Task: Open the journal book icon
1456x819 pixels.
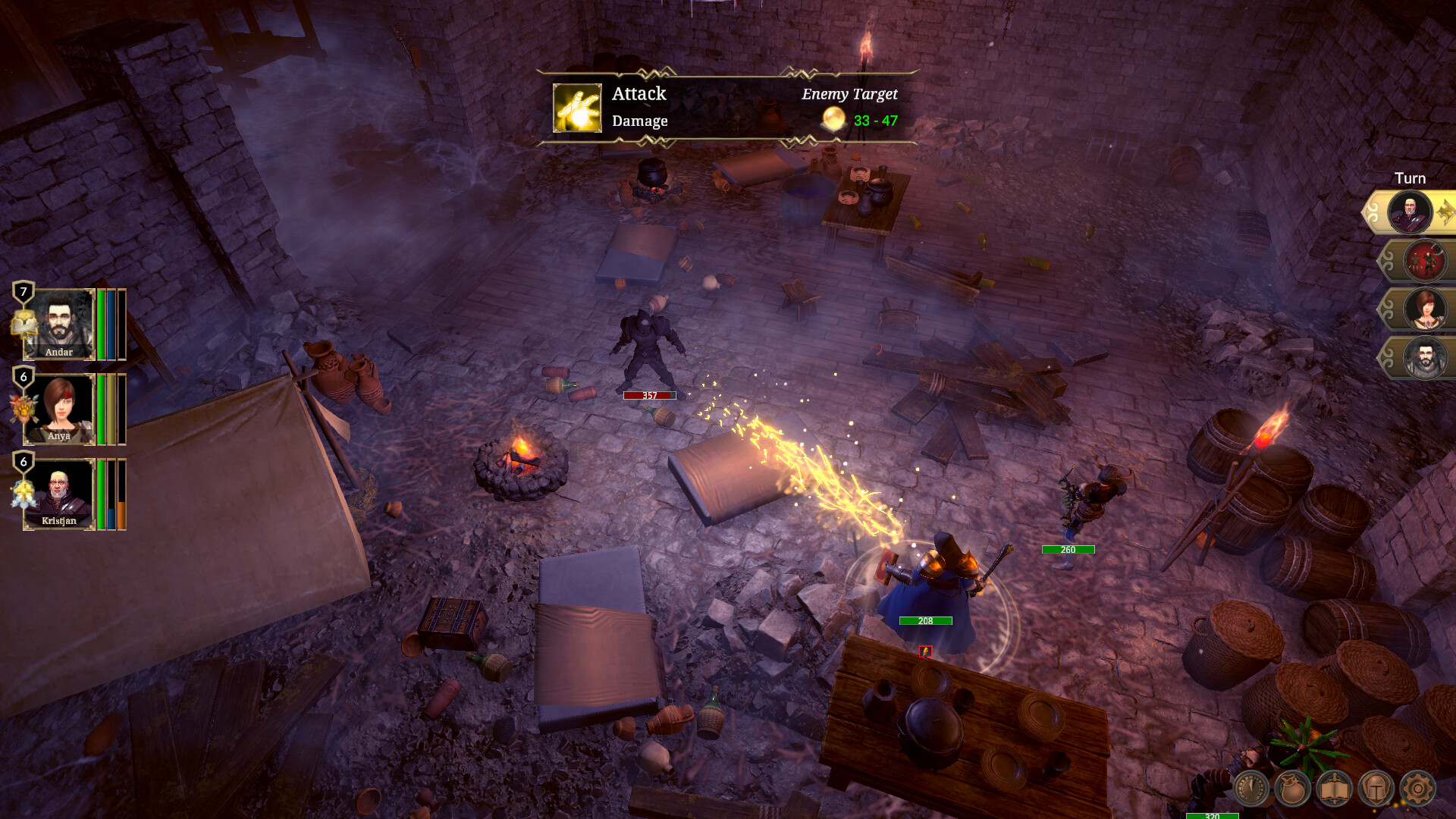Action: point(1334,790)
